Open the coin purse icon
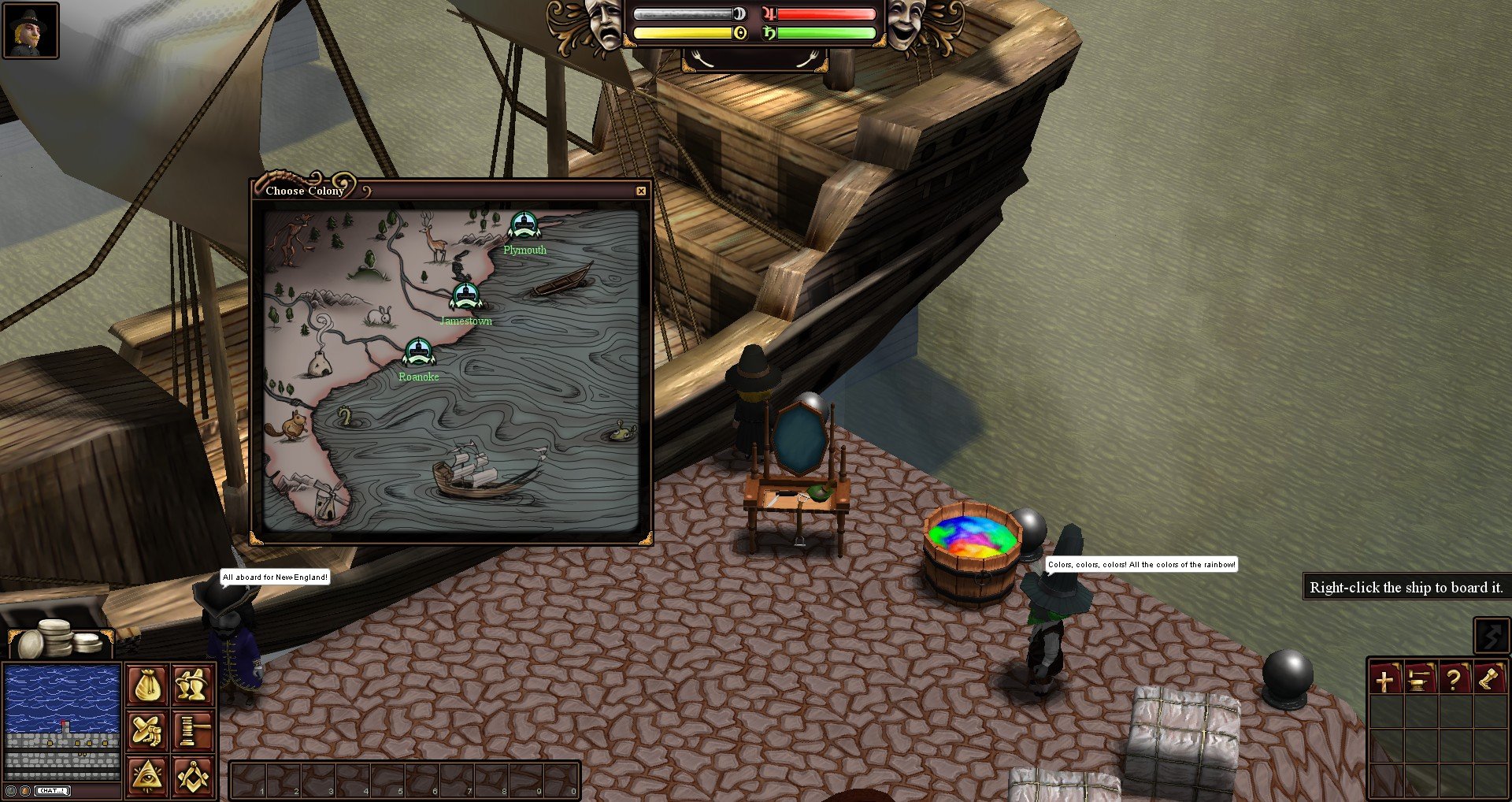This screenshot has height=802, width=1512. [147, 686]
